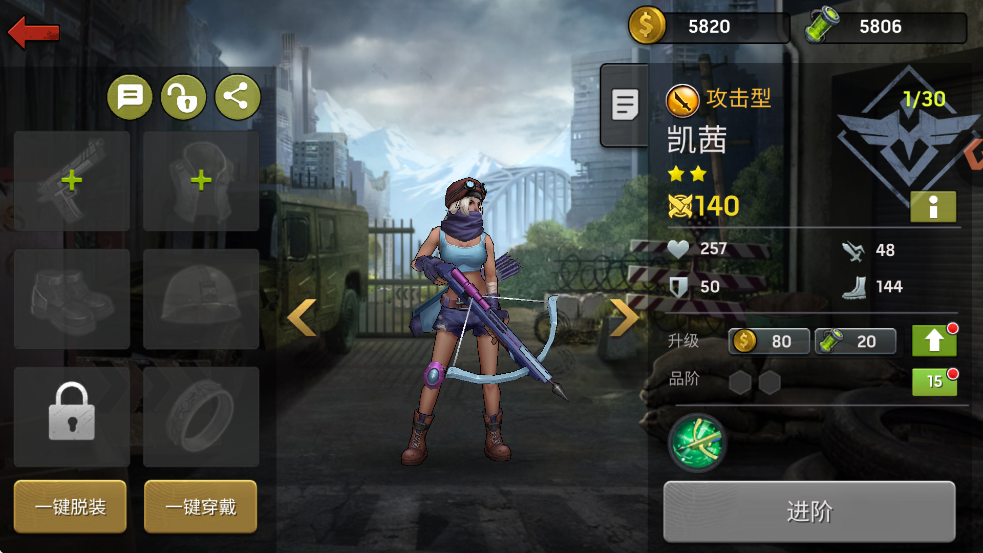
Task: Select the boots equipment slot
Action: [x=72, y=299]
